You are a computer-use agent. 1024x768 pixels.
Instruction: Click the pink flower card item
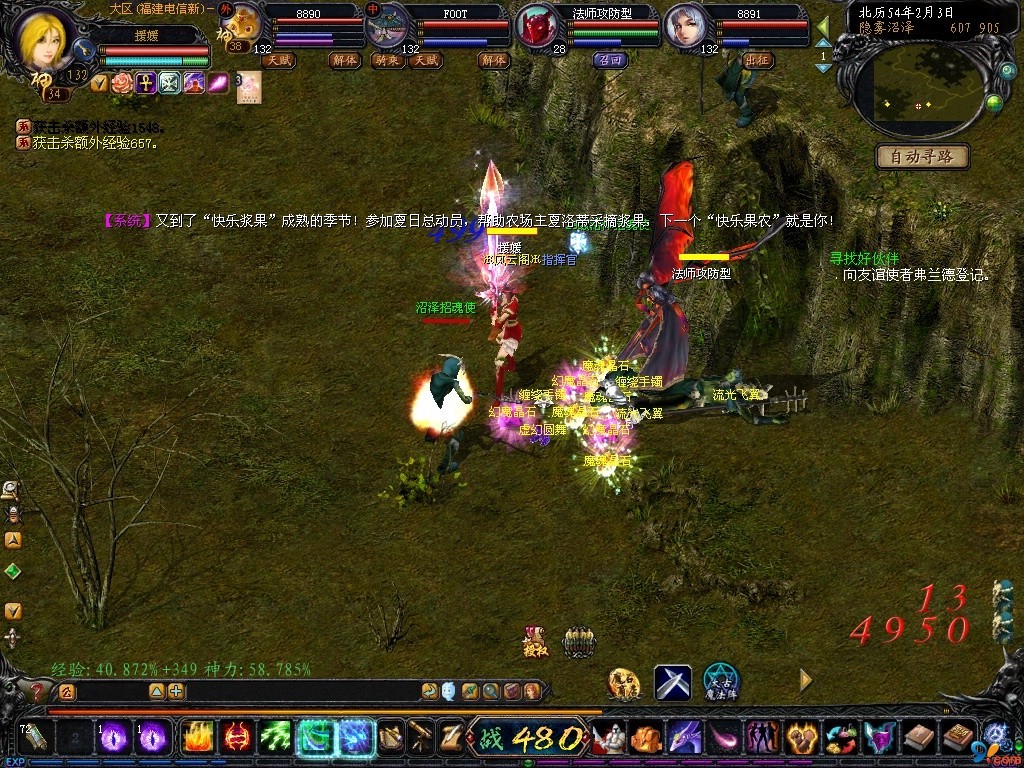click(x=248, y=85)
